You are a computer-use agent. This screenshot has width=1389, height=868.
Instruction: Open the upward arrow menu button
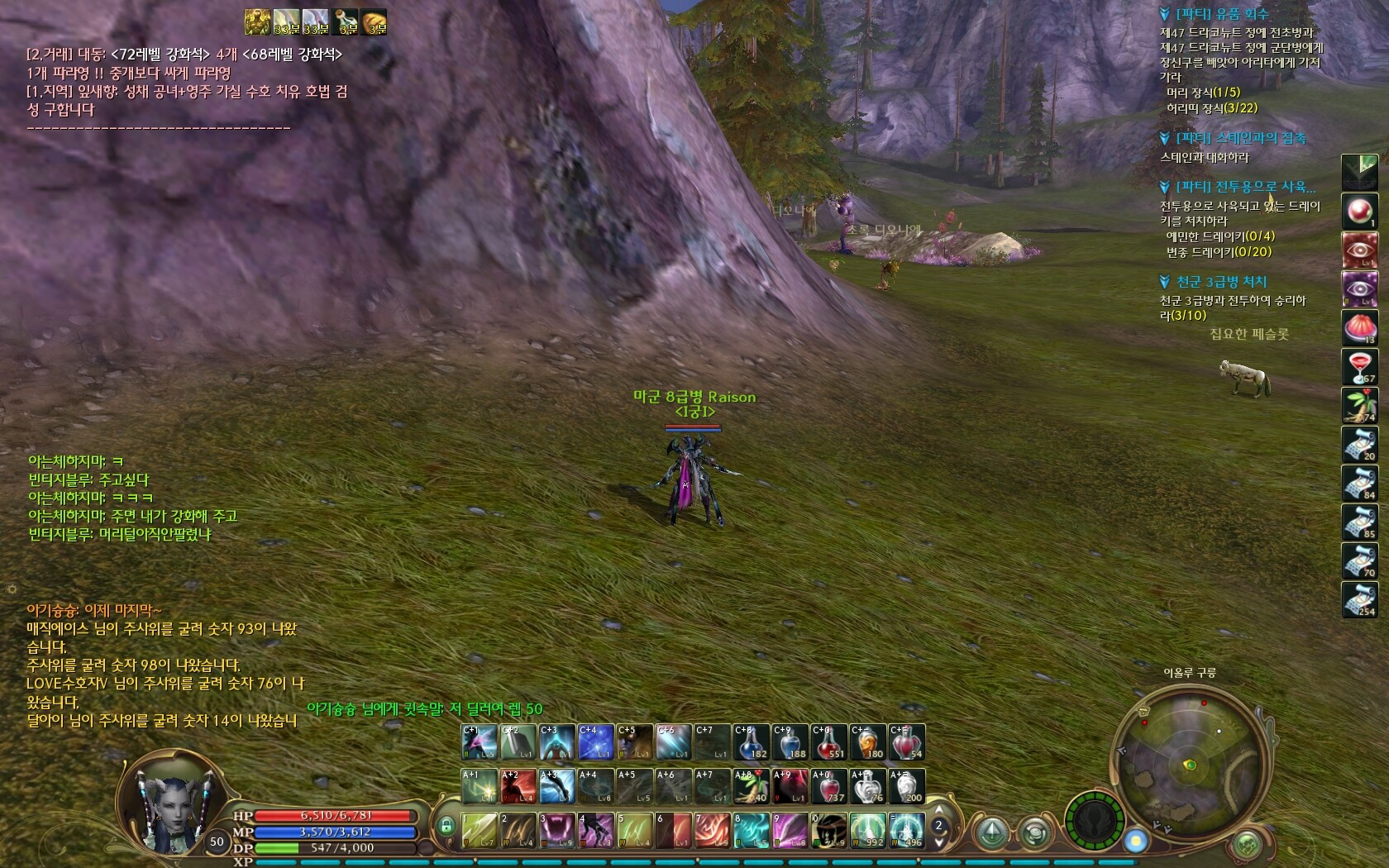coord(992,832)
